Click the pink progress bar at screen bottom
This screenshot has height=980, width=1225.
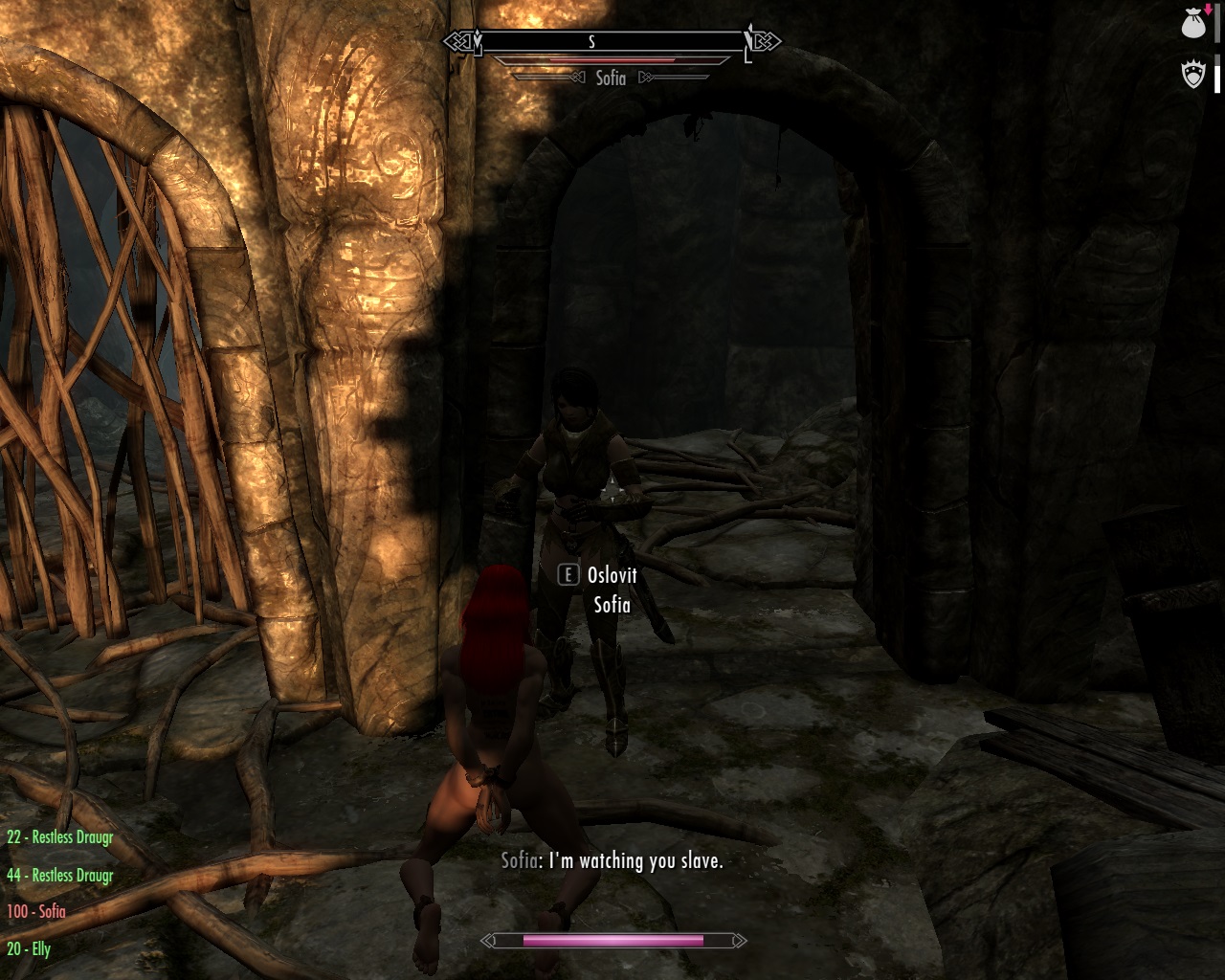pos(612,941)
